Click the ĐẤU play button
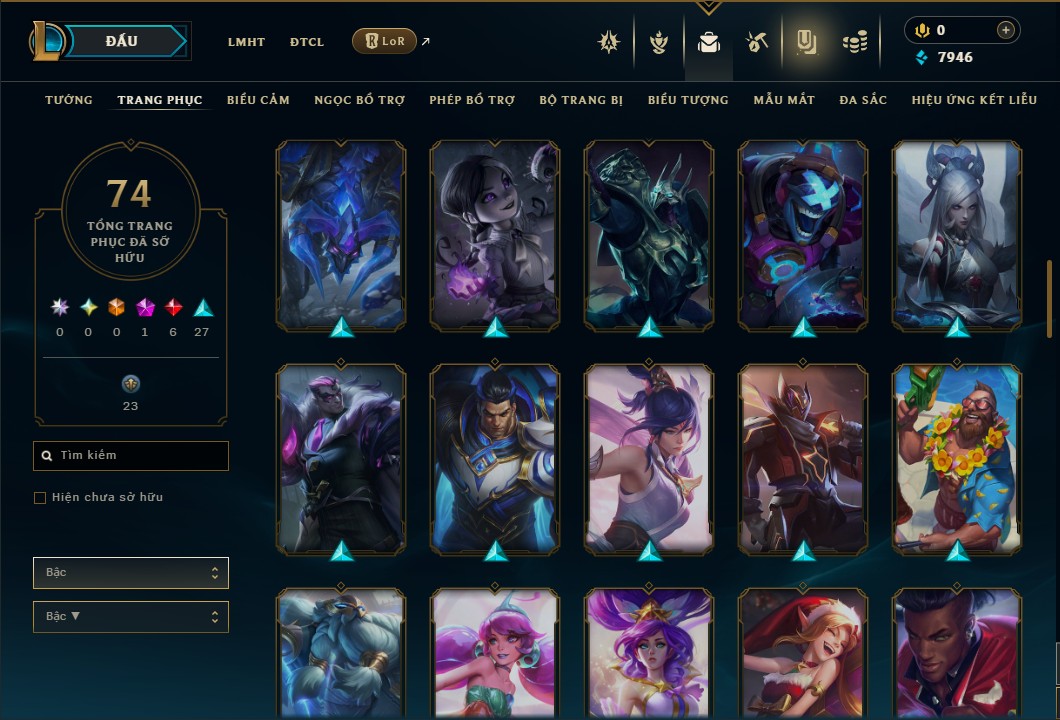Image resolution: width=1060 pixels, height=720 pixels. point(122,41)
